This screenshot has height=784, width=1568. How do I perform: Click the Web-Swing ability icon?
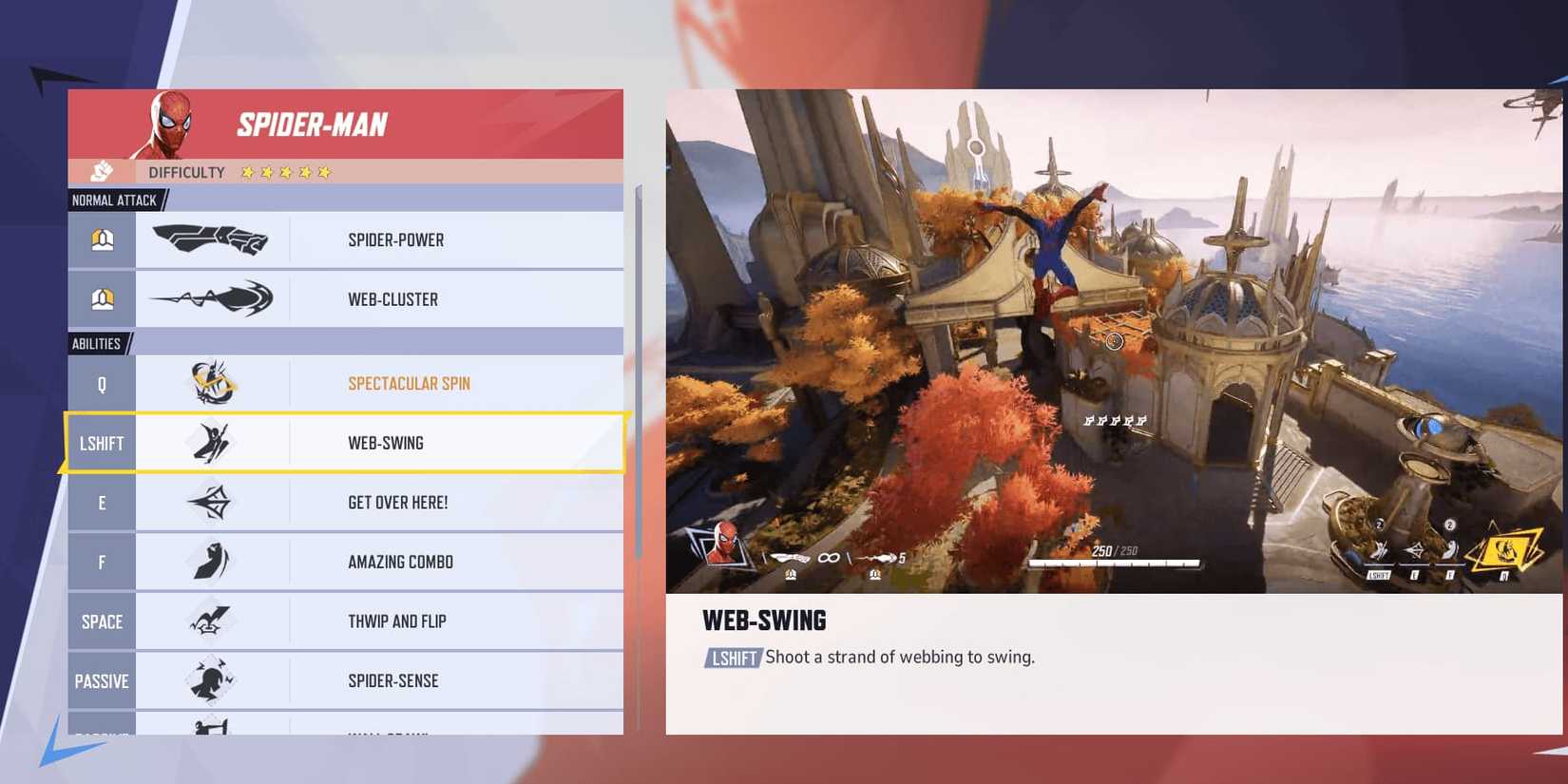click(x=211, y=443)
